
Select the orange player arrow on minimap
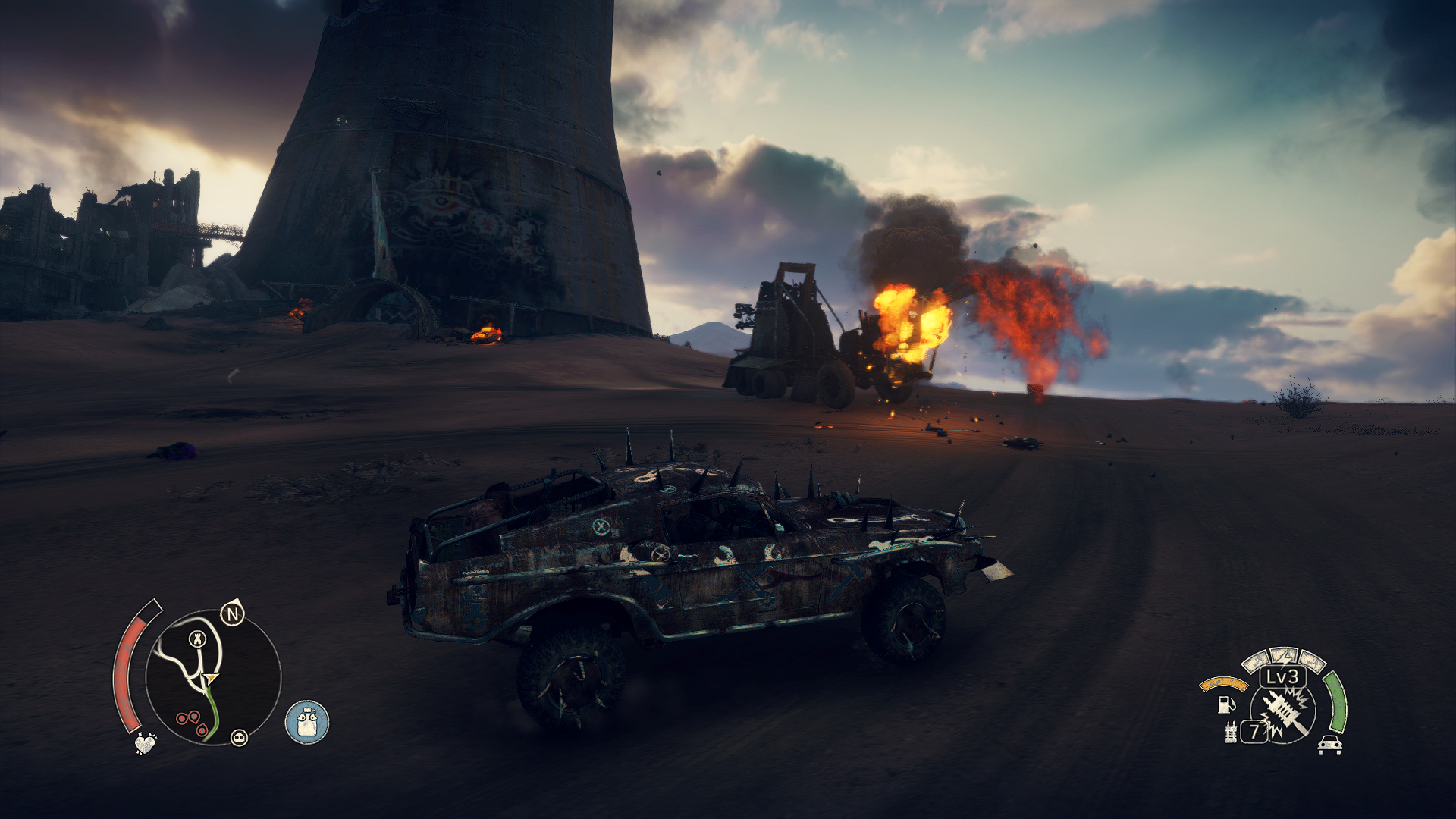(211, 679)
